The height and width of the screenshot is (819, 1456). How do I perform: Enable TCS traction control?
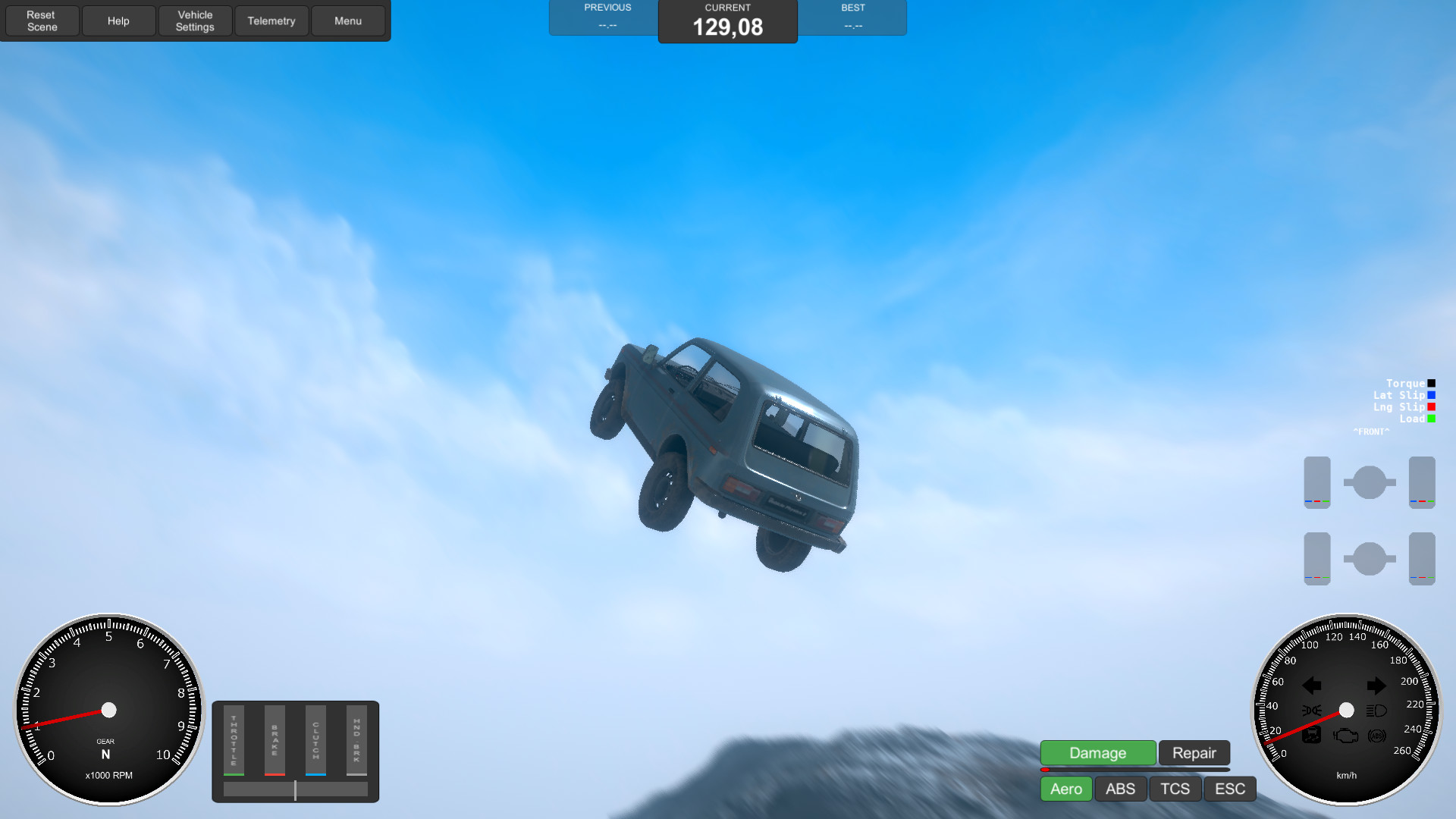click(x=1175, y=789)
